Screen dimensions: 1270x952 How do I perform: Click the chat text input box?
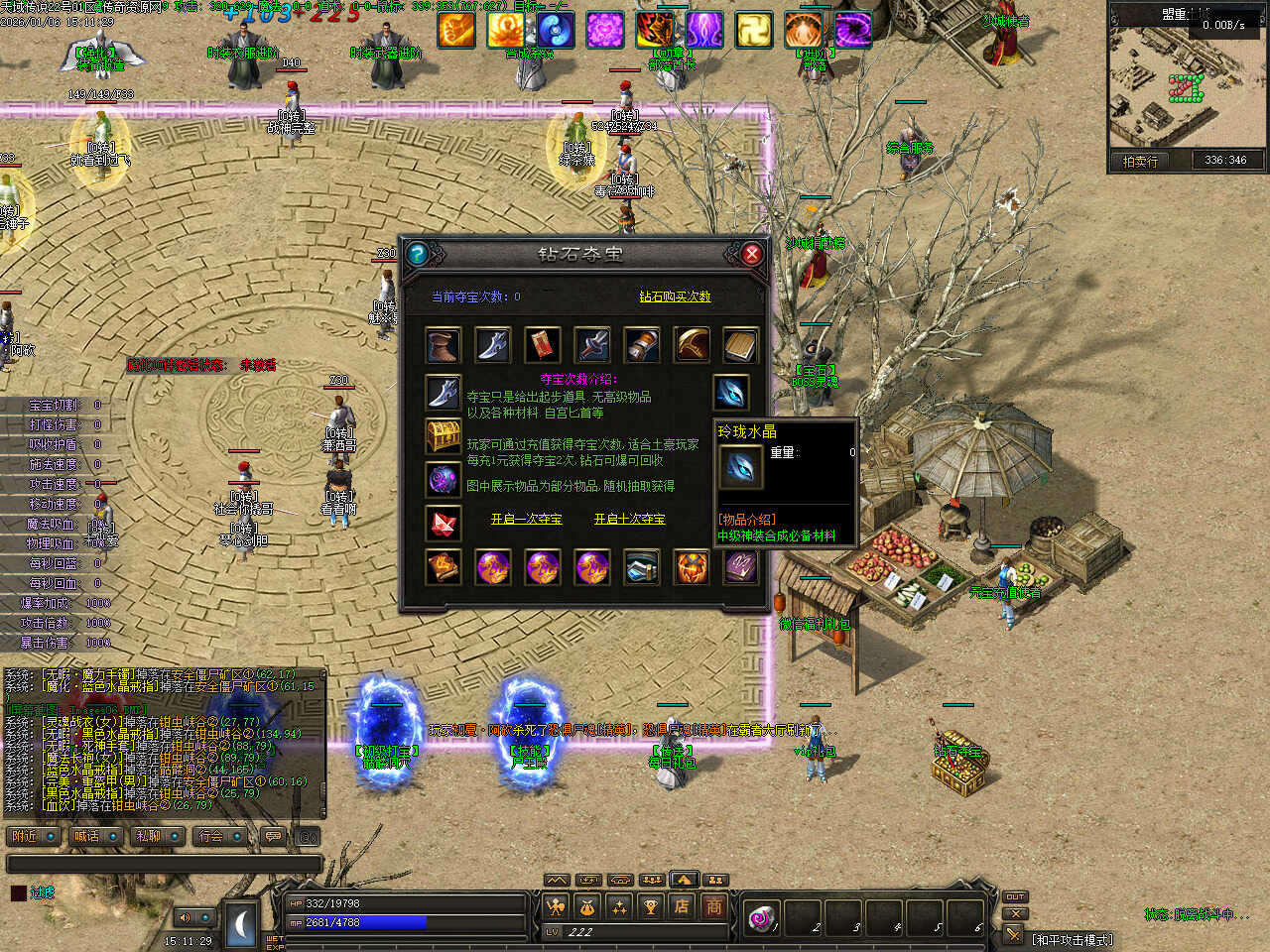[164, 864]
